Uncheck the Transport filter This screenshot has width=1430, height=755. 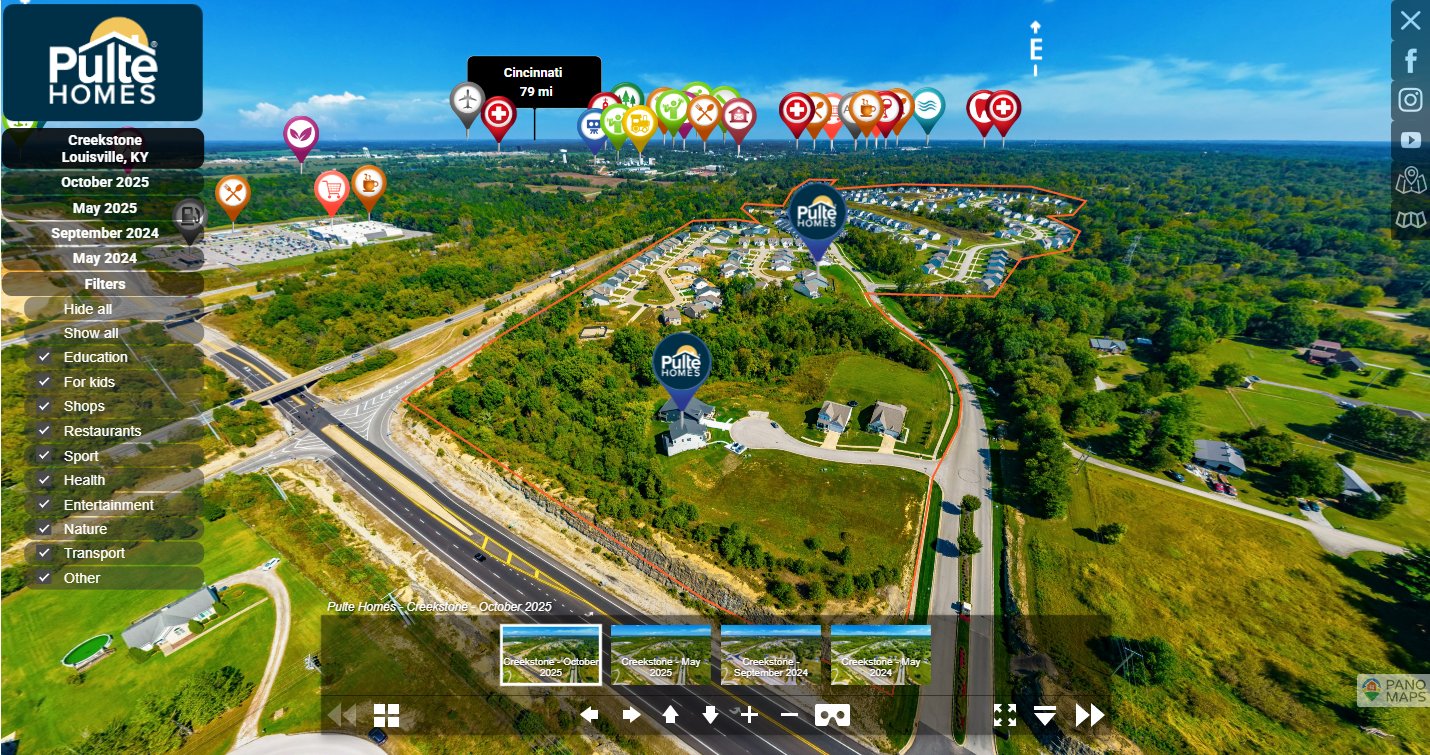pyautogui.click(x=44, y=553)
